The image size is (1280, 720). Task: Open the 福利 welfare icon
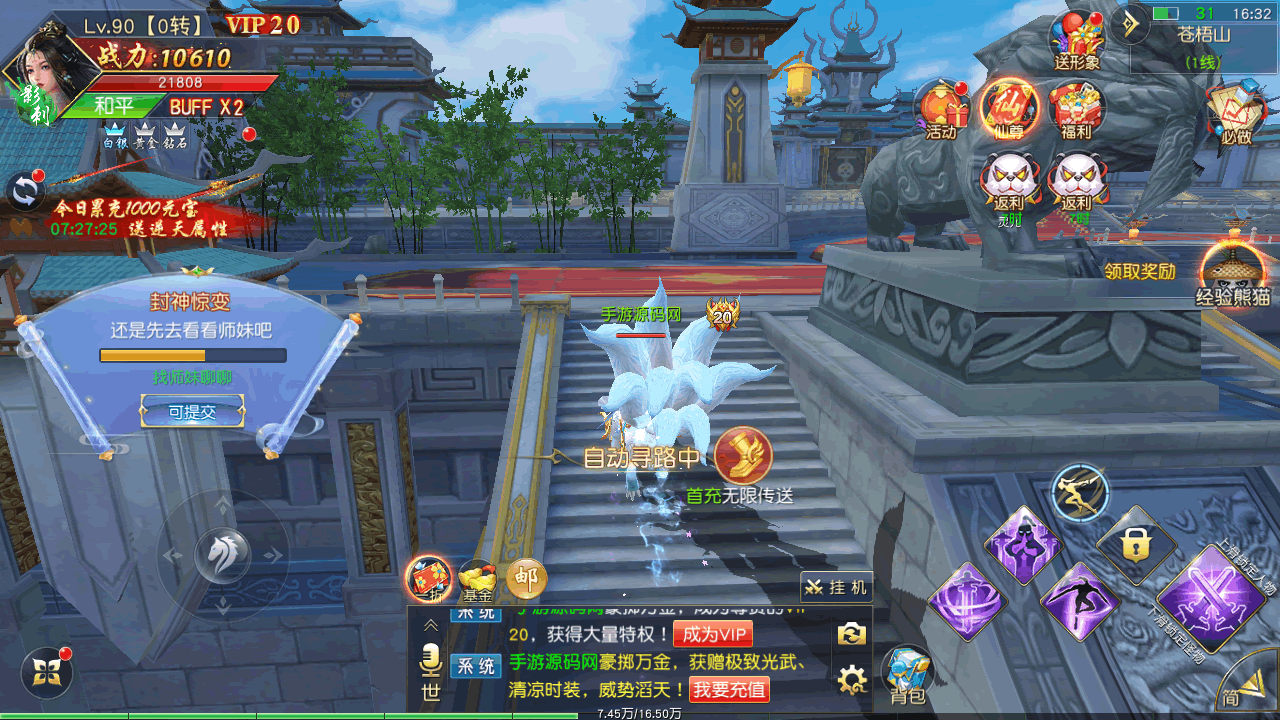[x=1076, y=108]
